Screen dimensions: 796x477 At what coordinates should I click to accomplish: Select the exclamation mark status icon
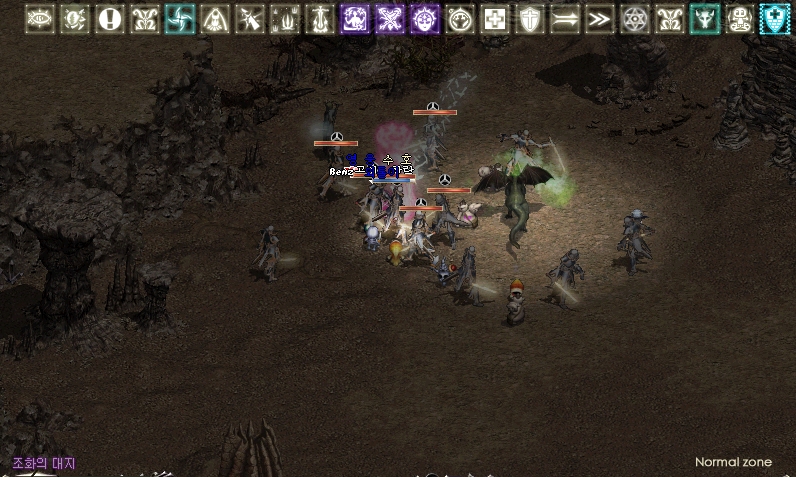pyautogui.click(x=110, y=19)
